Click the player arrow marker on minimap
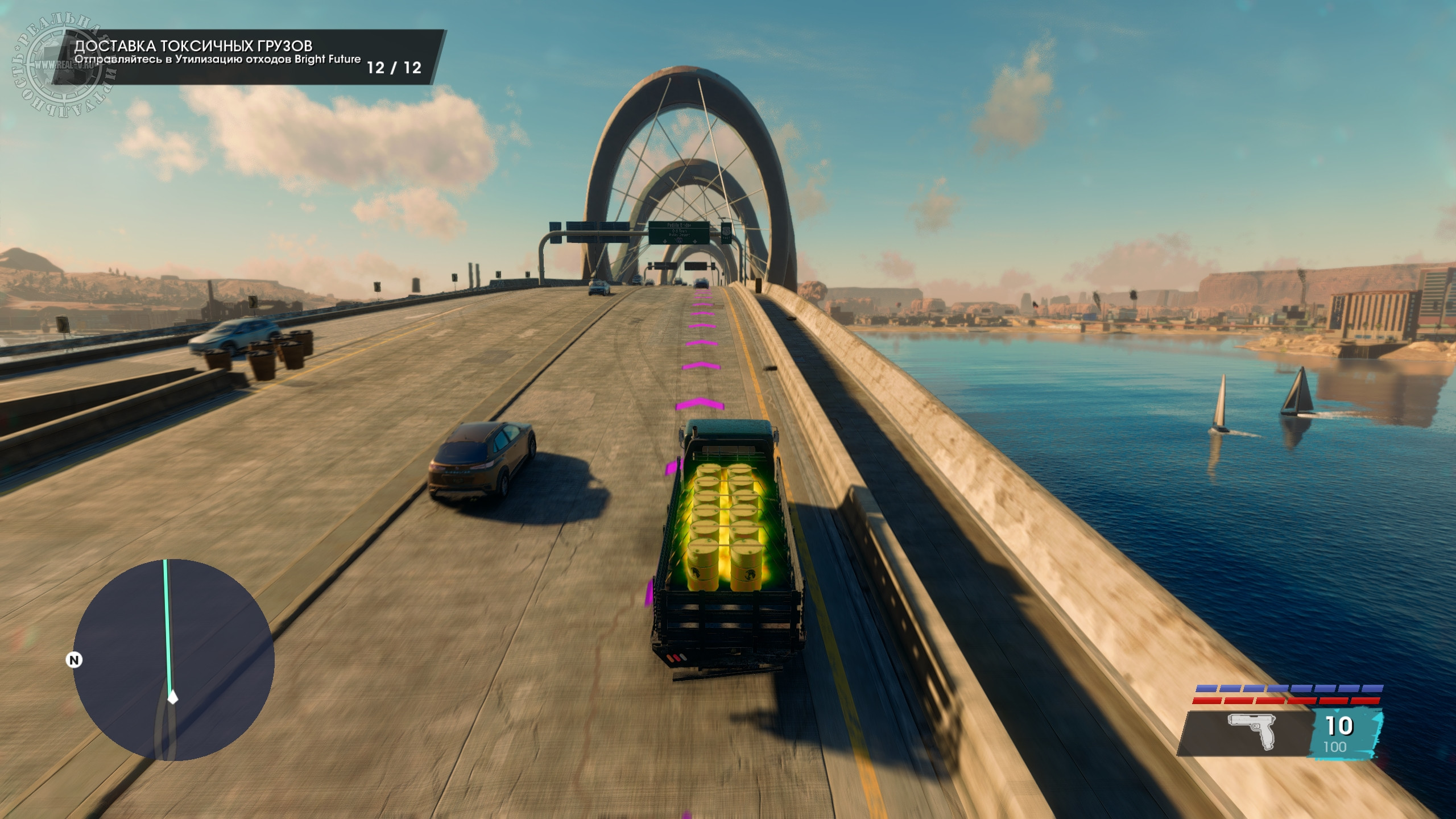Viewport: 1456px width, 819px height. click(x=172, y=697)
